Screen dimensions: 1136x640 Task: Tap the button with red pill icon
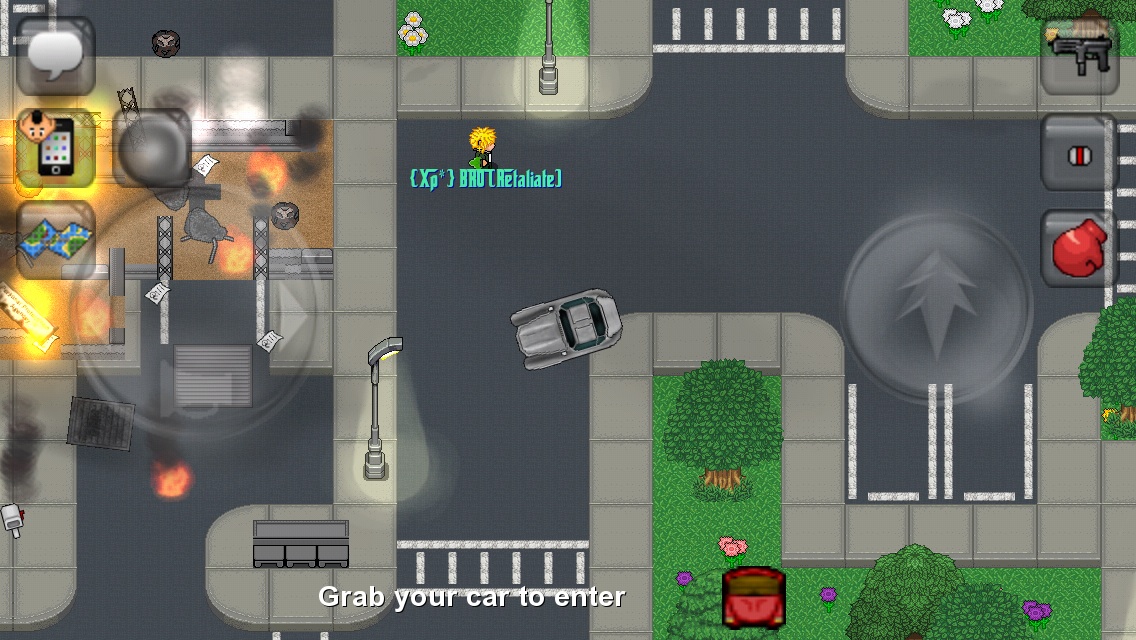point(1079,153)
